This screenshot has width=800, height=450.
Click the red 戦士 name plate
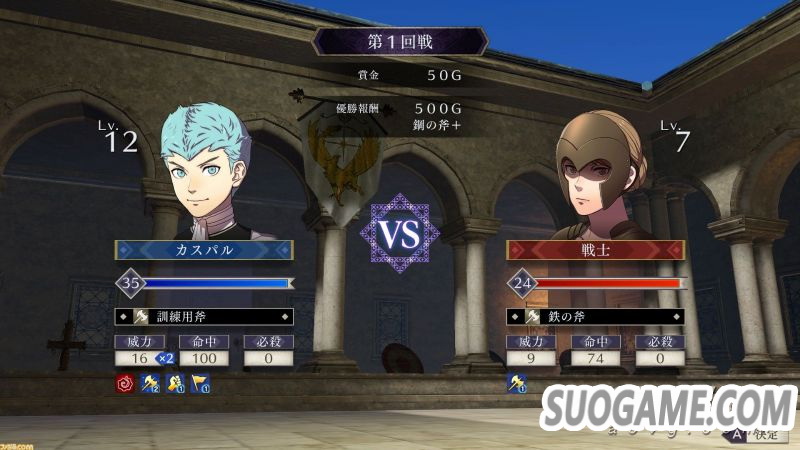click(x=595, y=250)
